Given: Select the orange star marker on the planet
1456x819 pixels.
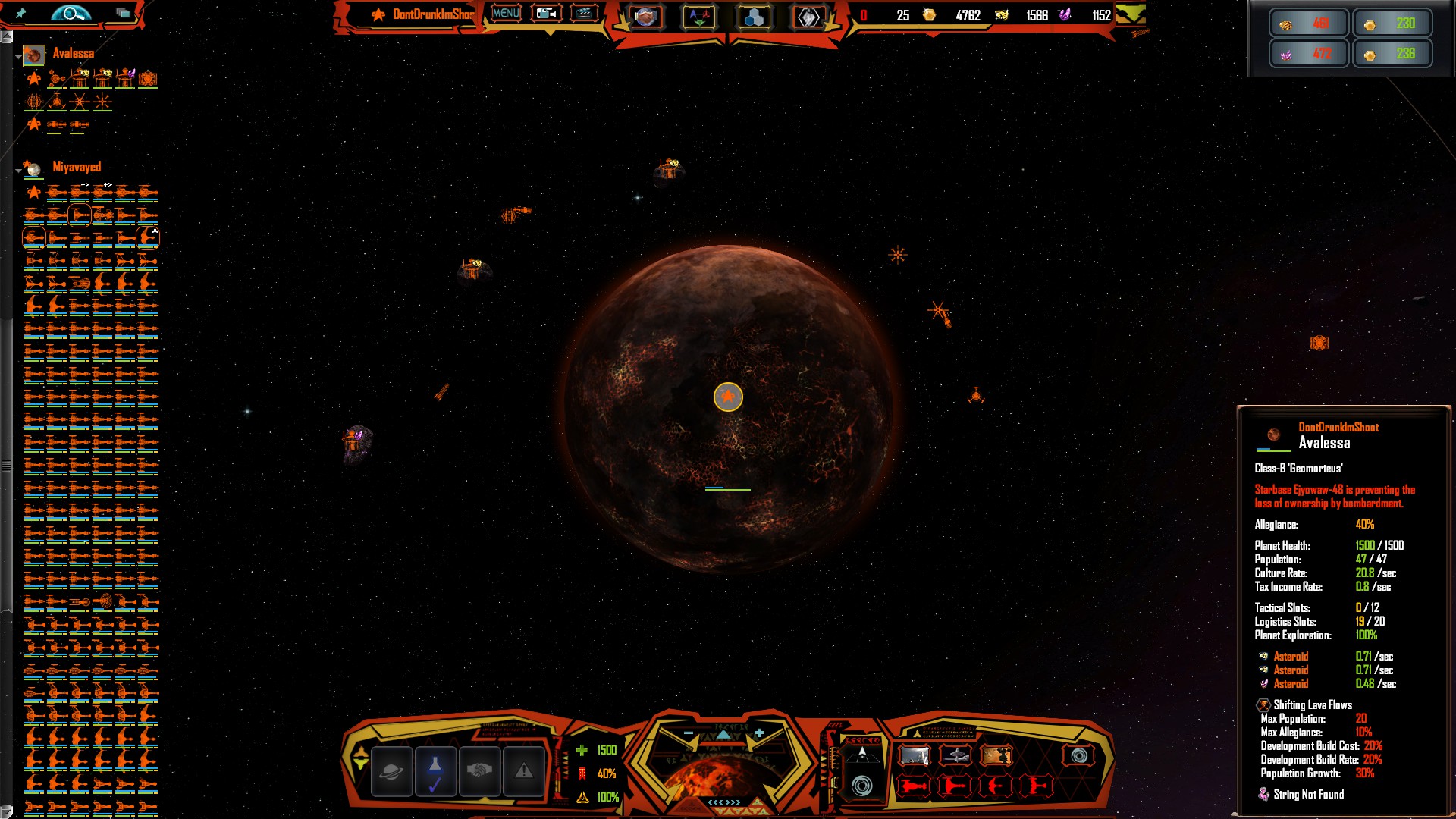Looking at the screenshot, I should [x=728, y=397].
